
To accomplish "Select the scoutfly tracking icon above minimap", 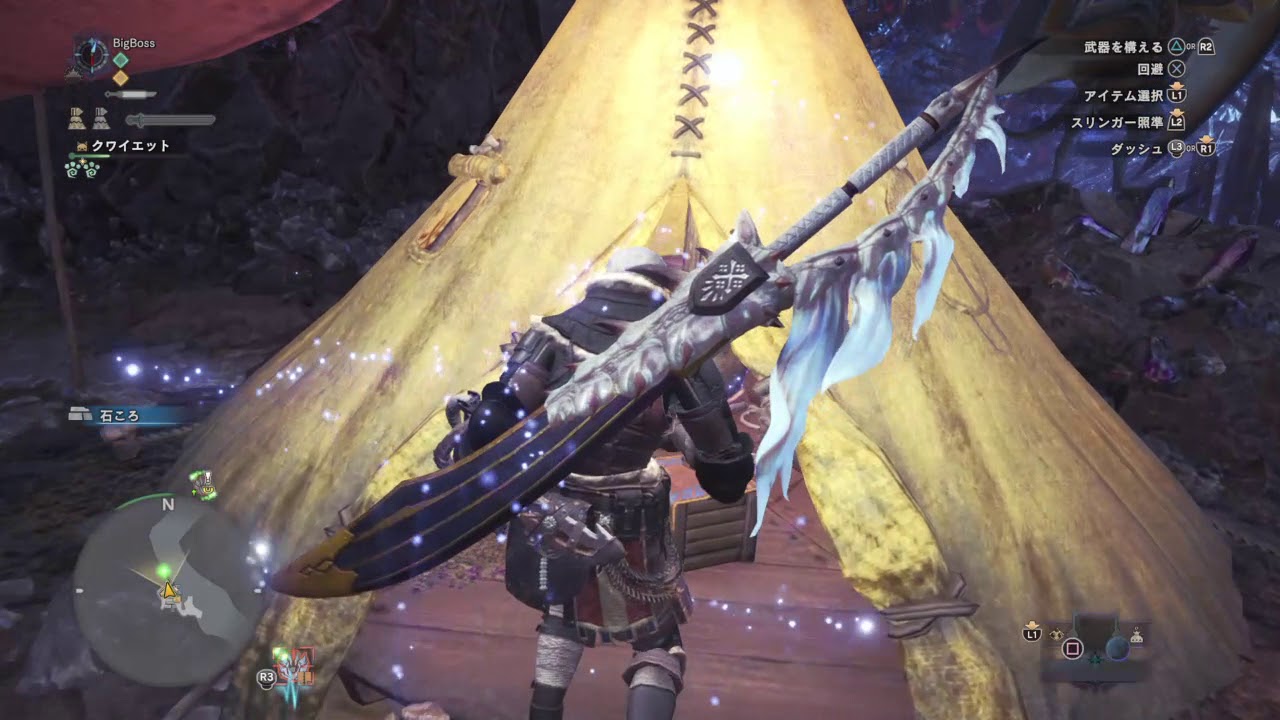I will [x=205, y=484].
